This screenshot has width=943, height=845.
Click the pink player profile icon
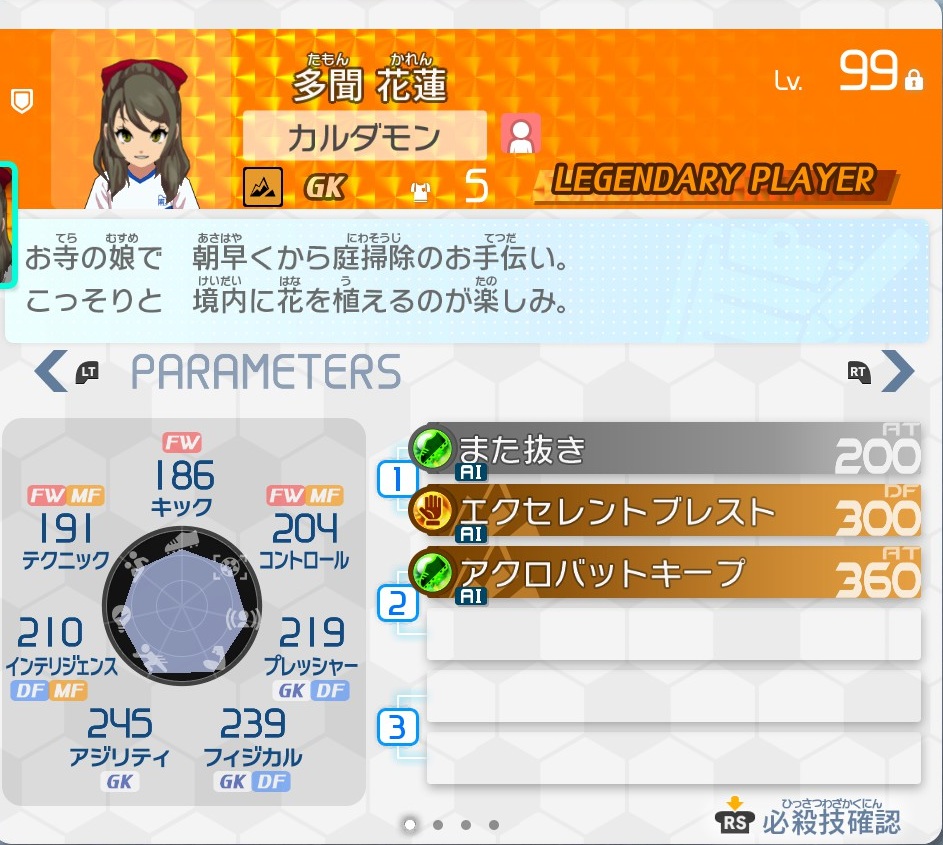click(x=520, y=134)
